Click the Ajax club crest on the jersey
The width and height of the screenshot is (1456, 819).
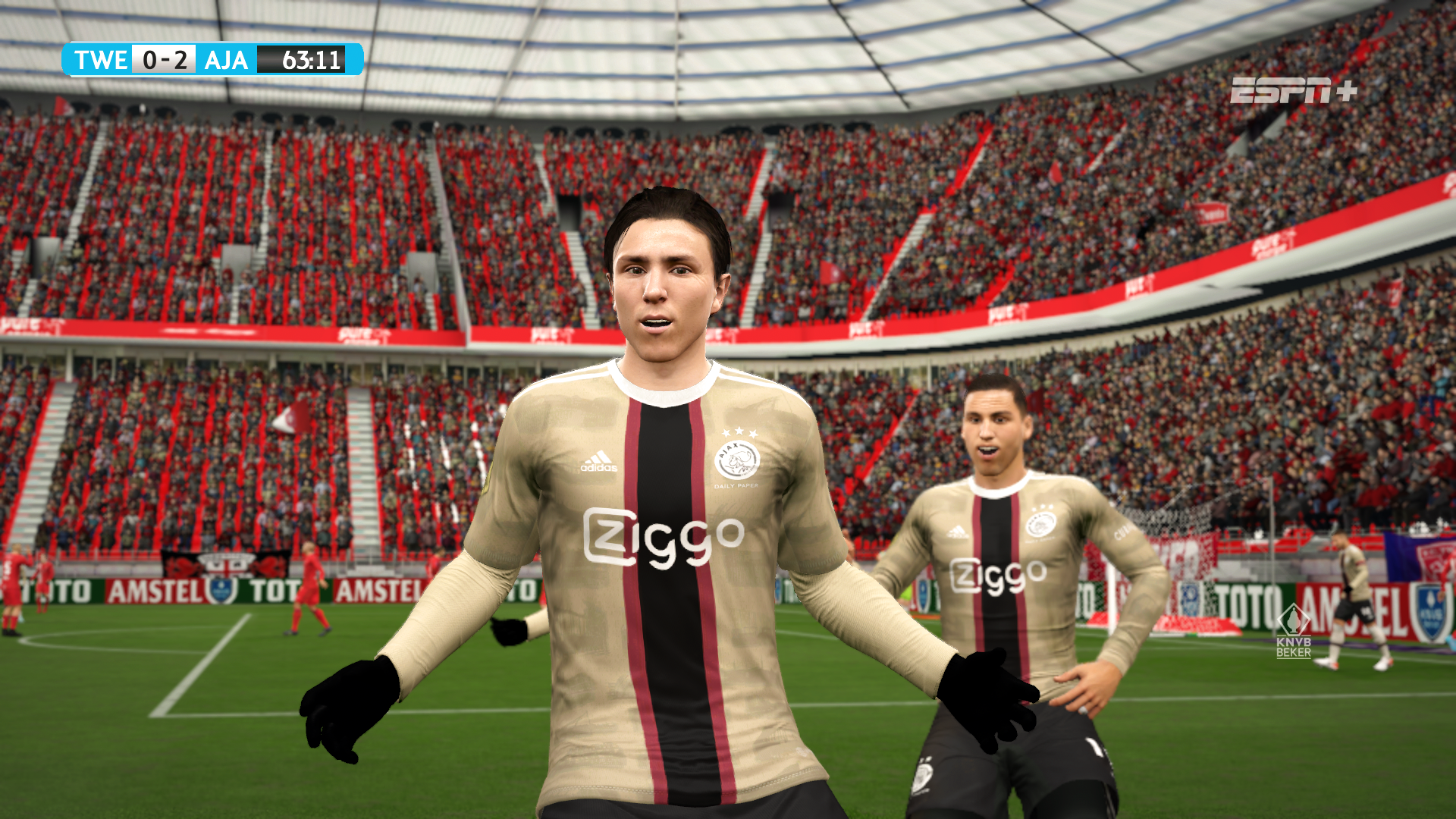tap(736, 459)
